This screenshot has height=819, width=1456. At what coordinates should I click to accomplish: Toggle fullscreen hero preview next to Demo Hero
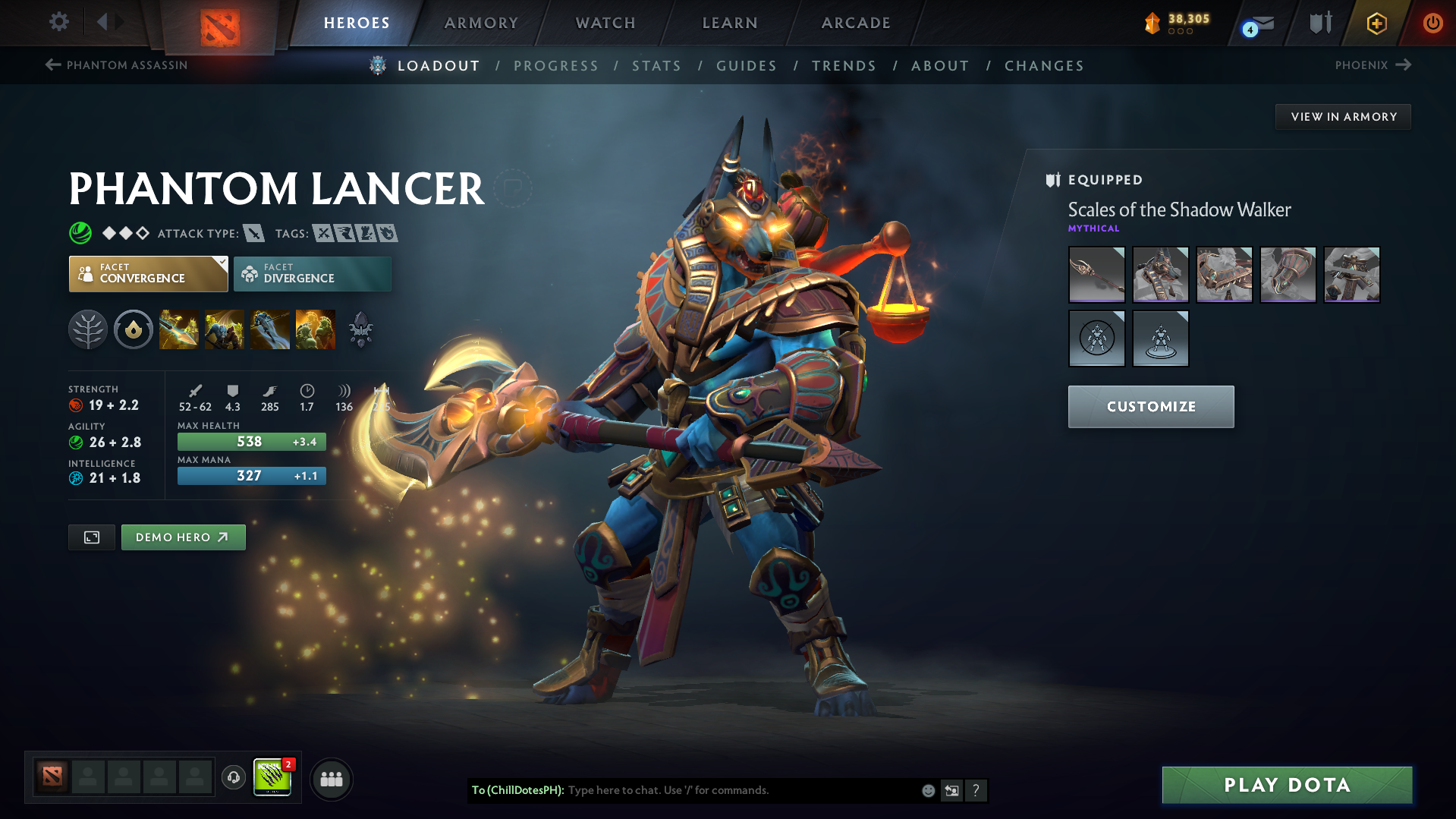point(91,537)
